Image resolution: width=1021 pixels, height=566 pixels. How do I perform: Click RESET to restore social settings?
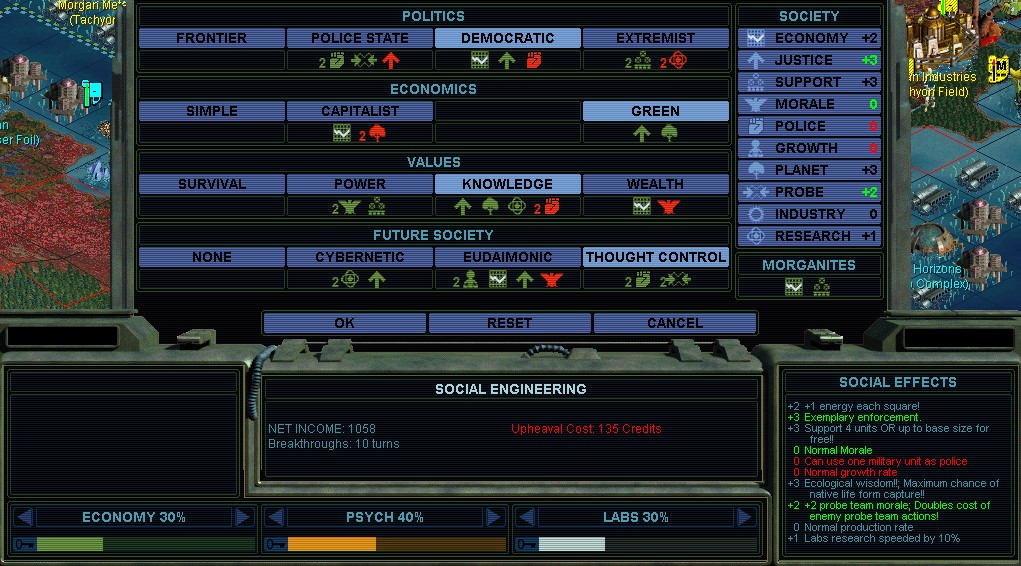pyautogui.click(x=509, y=323)
